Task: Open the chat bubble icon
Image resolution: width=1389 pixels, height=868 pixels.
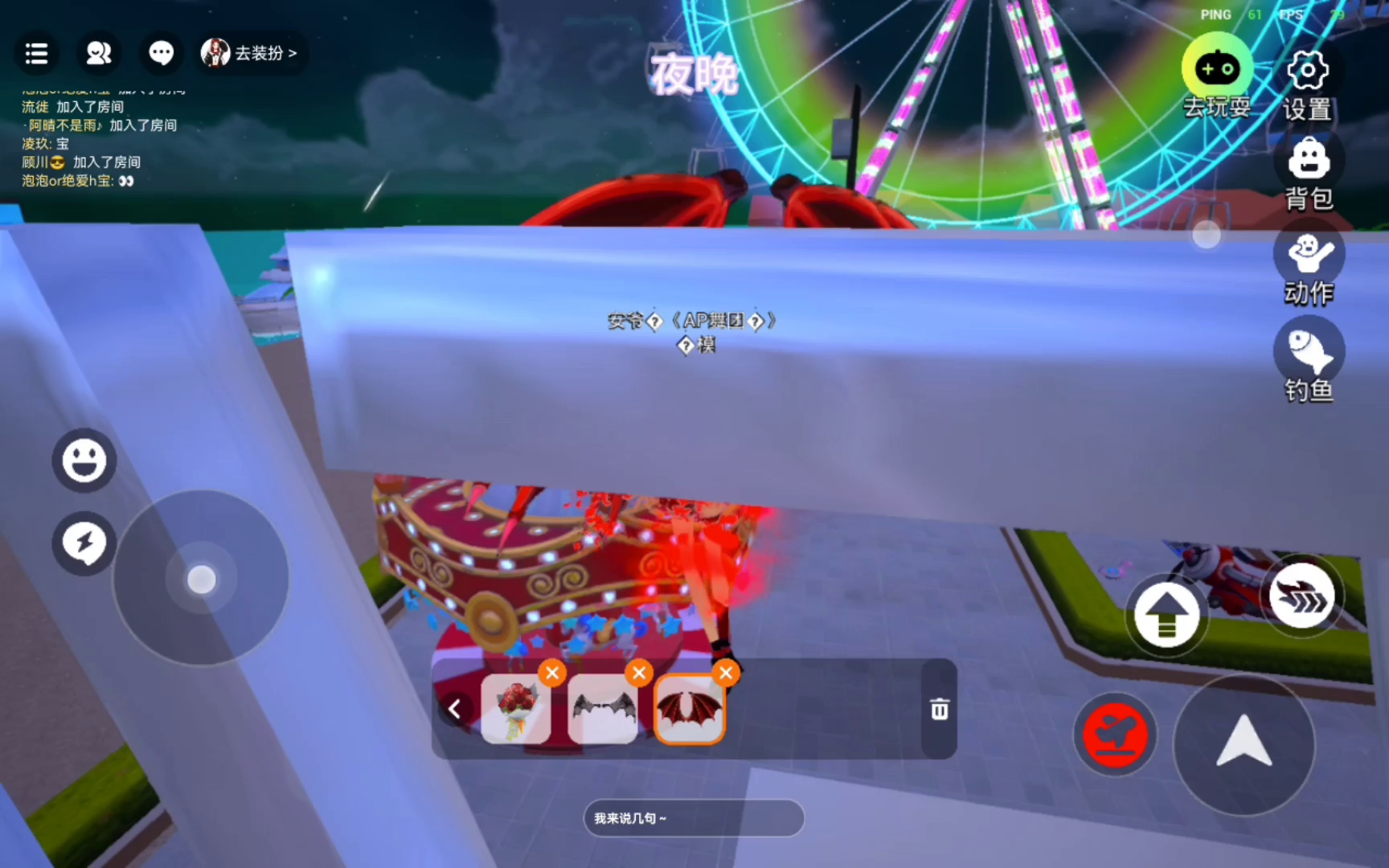Action: point(161,54)
